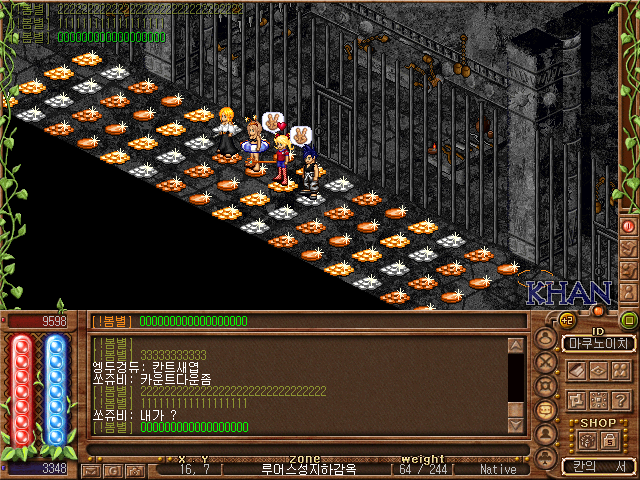
Task: Click the green square button
Action: tap(629, 321)
